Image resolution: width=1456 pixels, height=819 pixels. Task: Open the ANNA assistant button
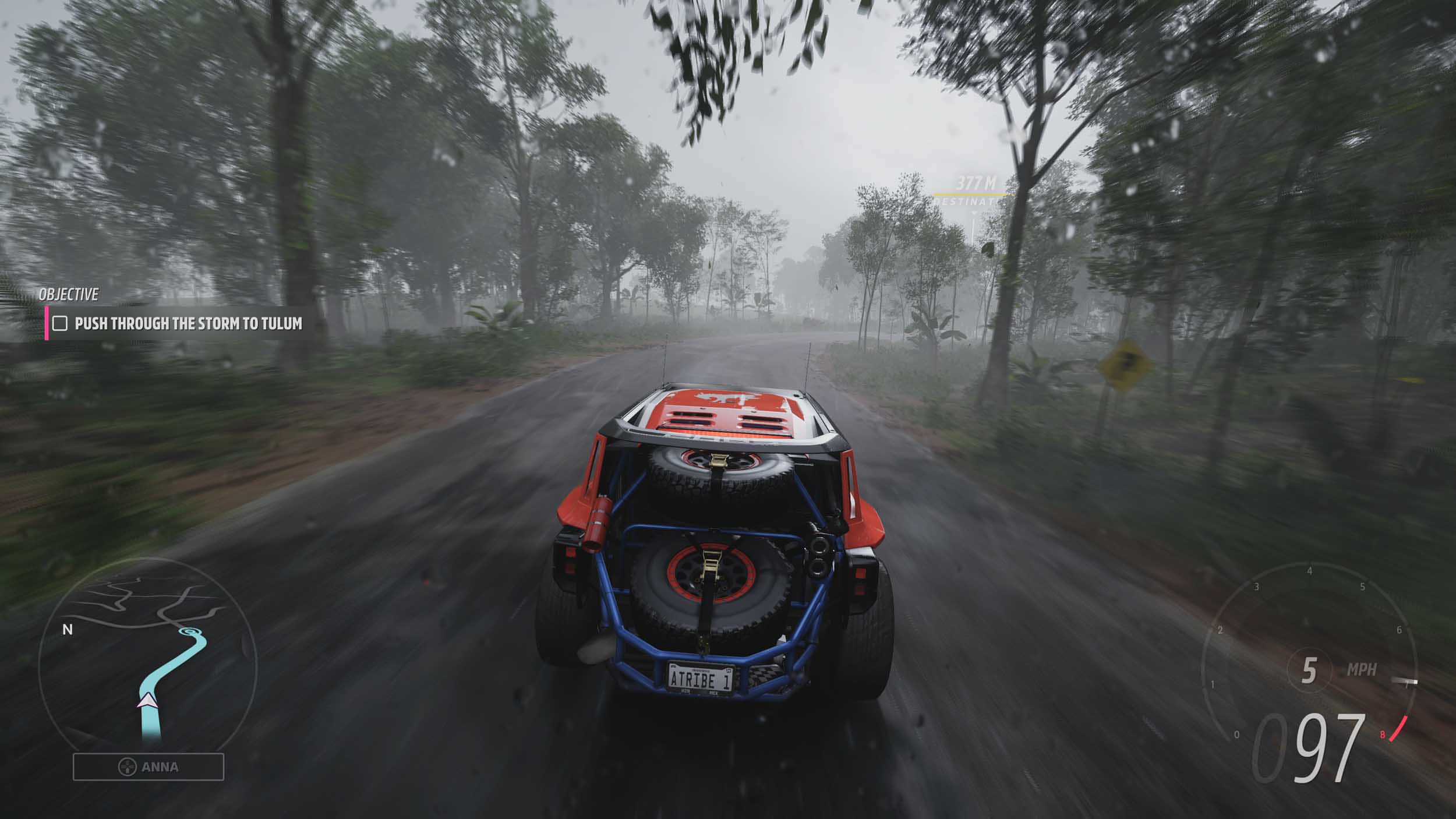(x=149, y=767)
